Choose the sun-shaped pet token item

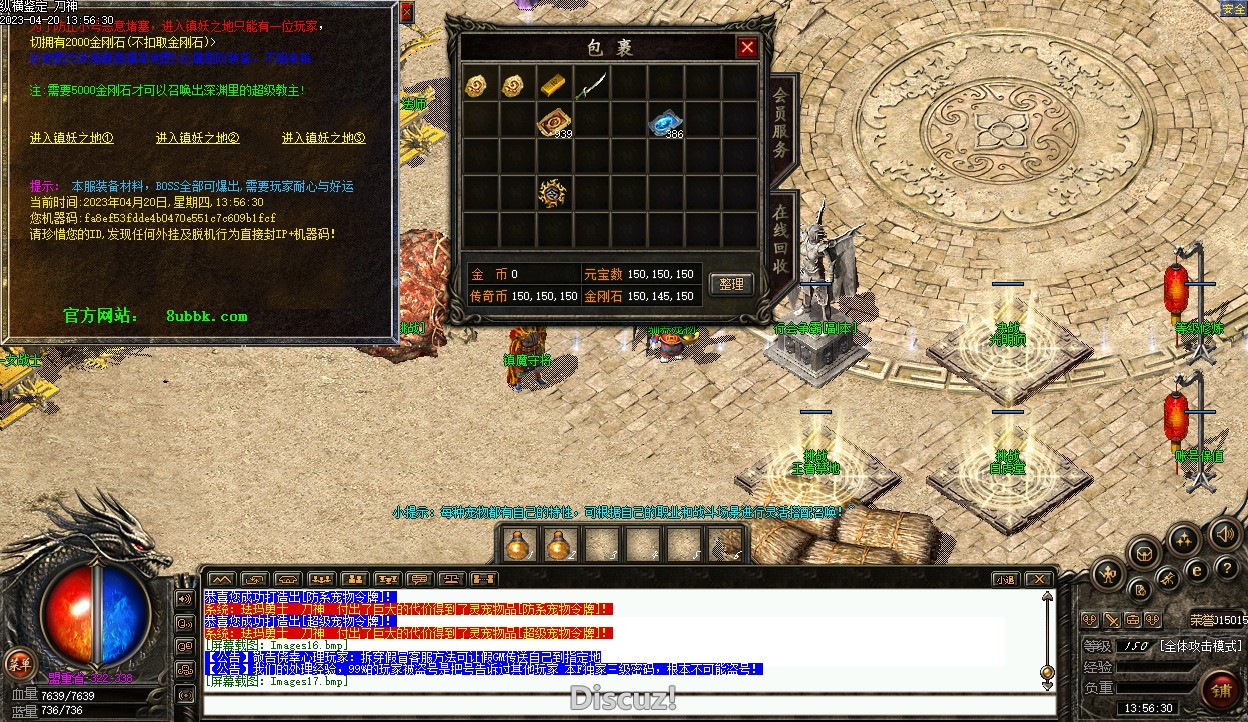552,193
